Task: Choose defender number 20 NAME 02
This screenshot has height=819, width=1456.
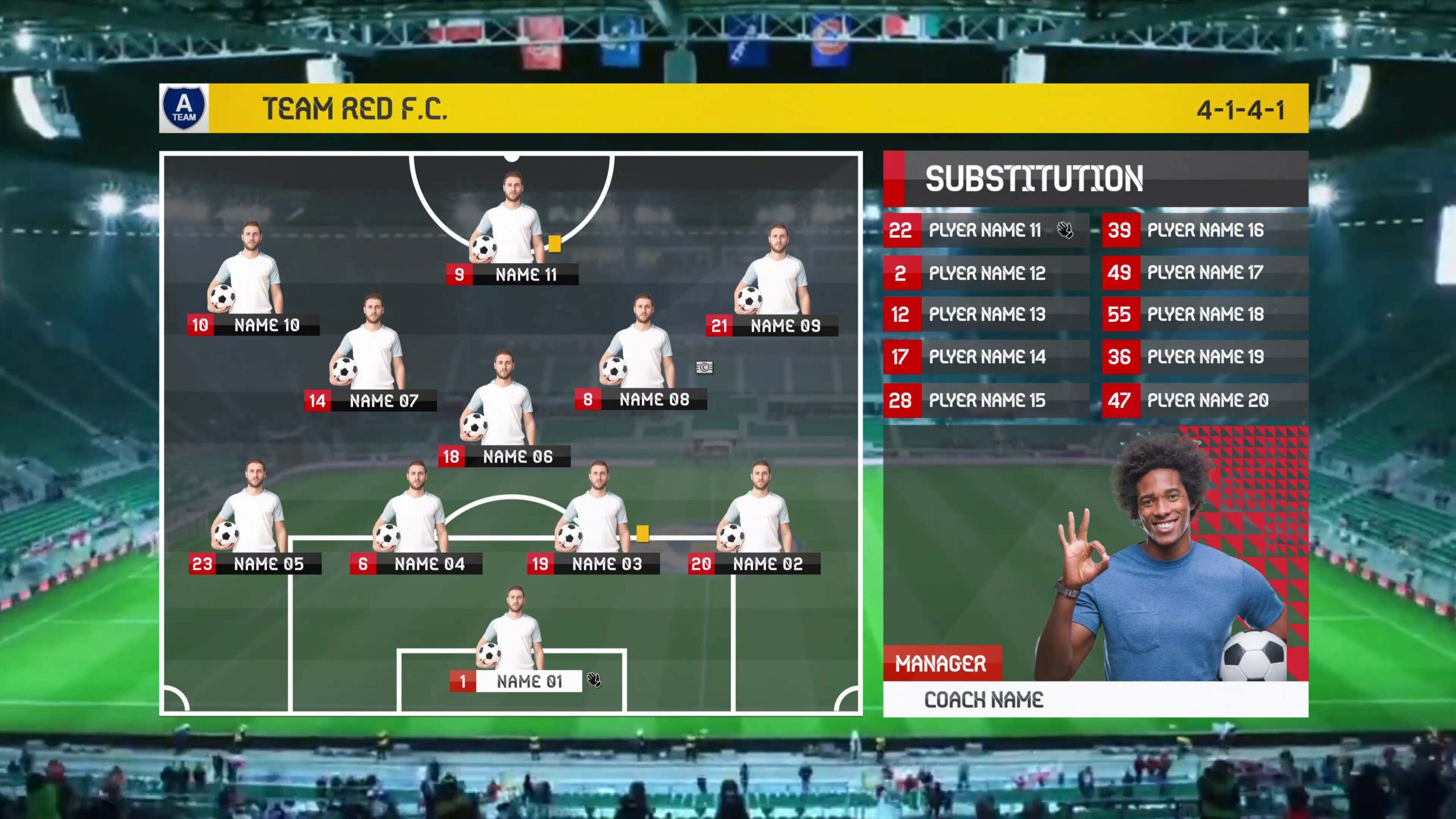Action: [x=754, y=564]
